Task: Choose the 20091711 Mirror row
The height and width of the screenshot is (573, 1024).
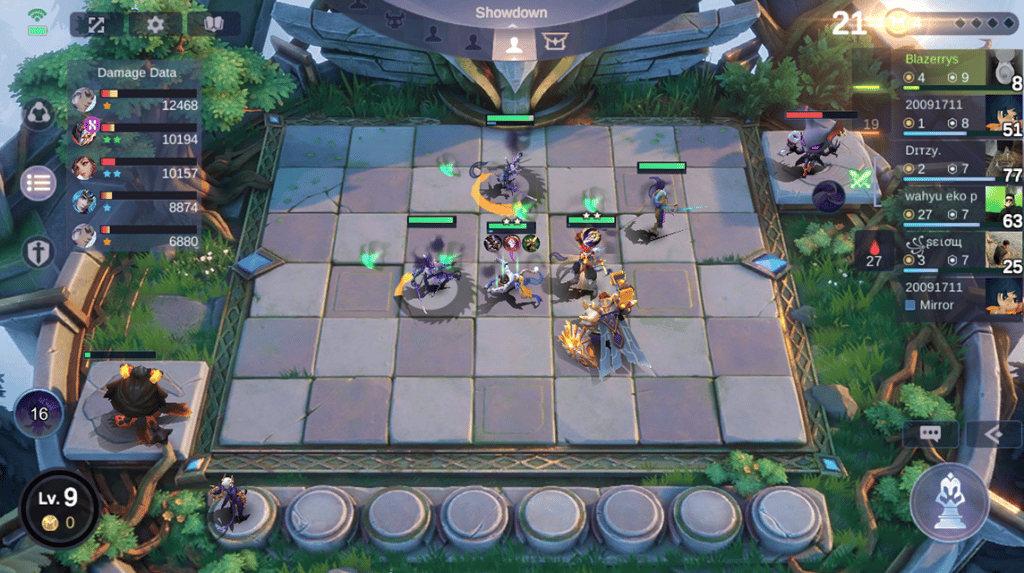Action: (x=955, y=297)
